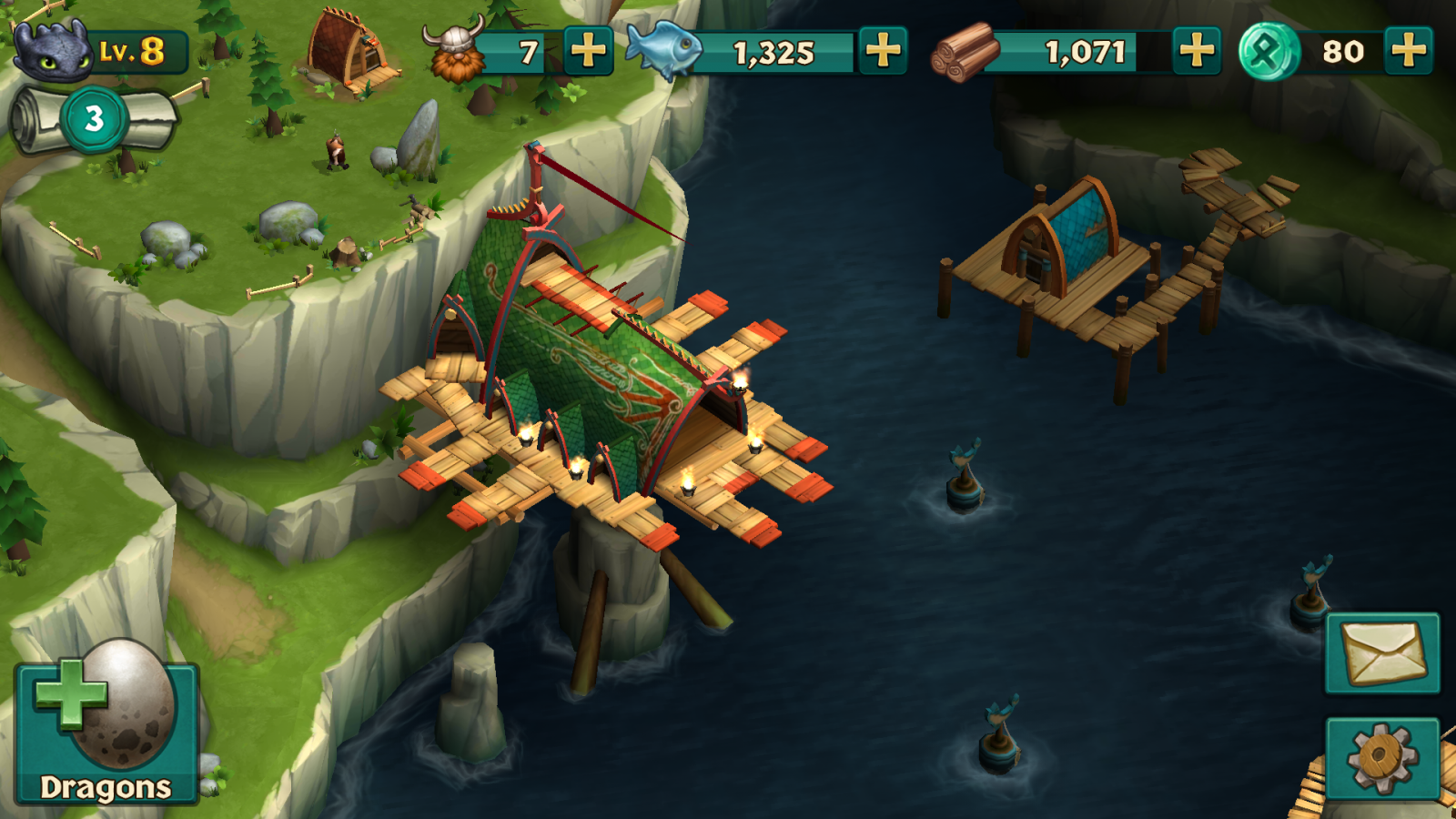Tap the Toothless level 8 profile icon

point(55,51)
